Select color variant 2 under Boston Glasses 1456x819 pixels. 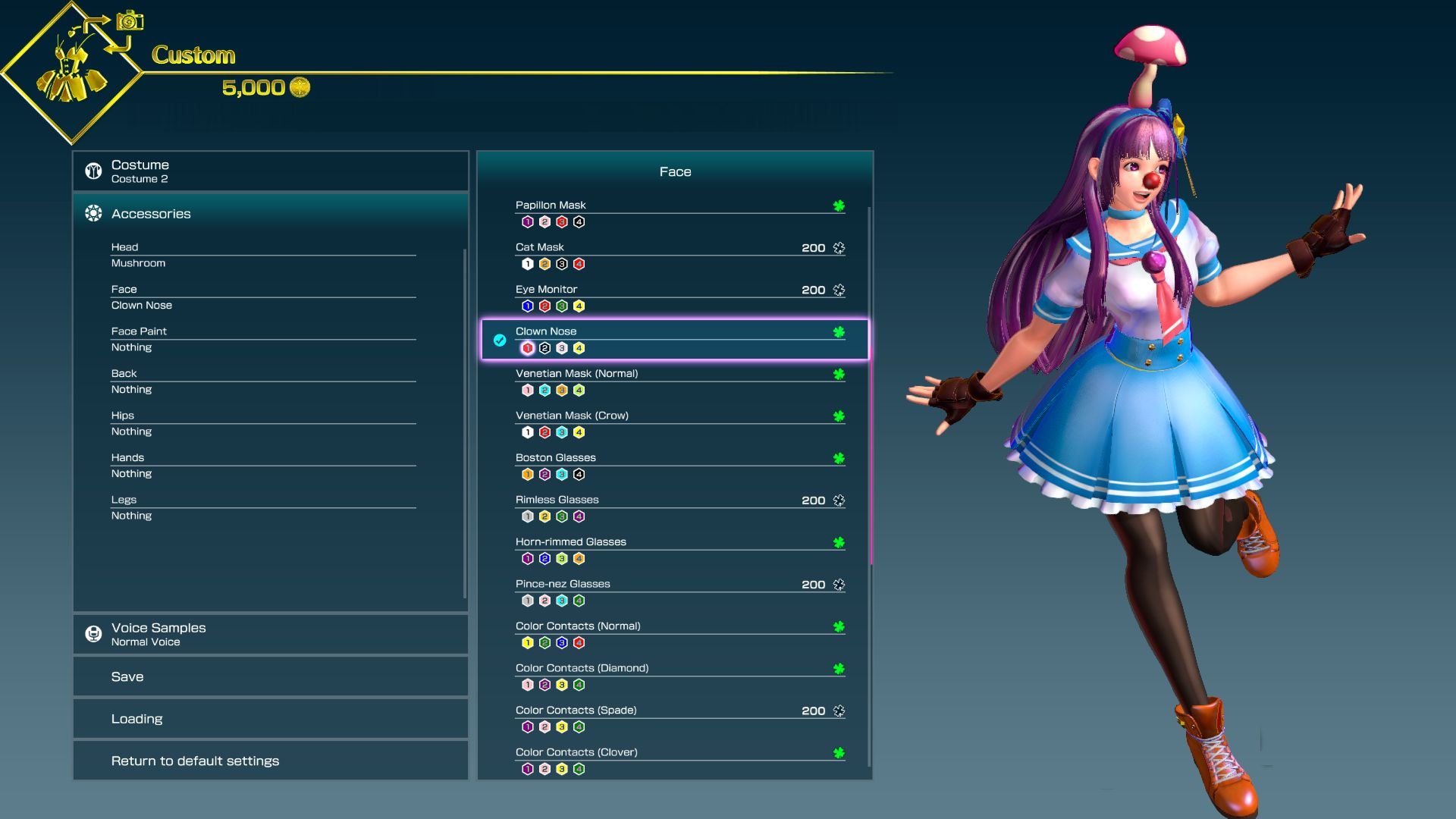pyautogui.click(x=544, y=475)
